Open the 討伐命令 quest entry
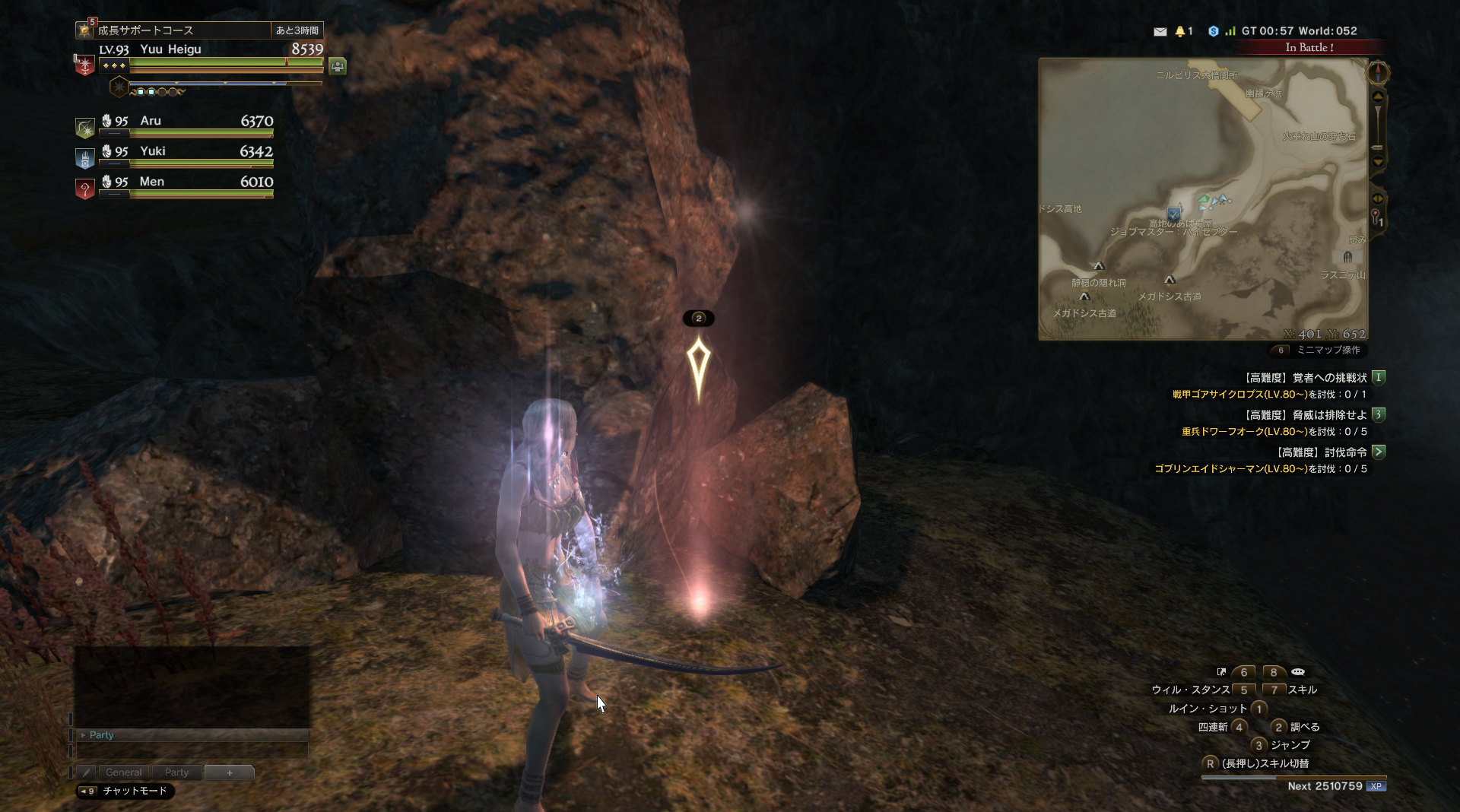Viewport: 1460px width, 812px height. click(x=1323, y=452)
